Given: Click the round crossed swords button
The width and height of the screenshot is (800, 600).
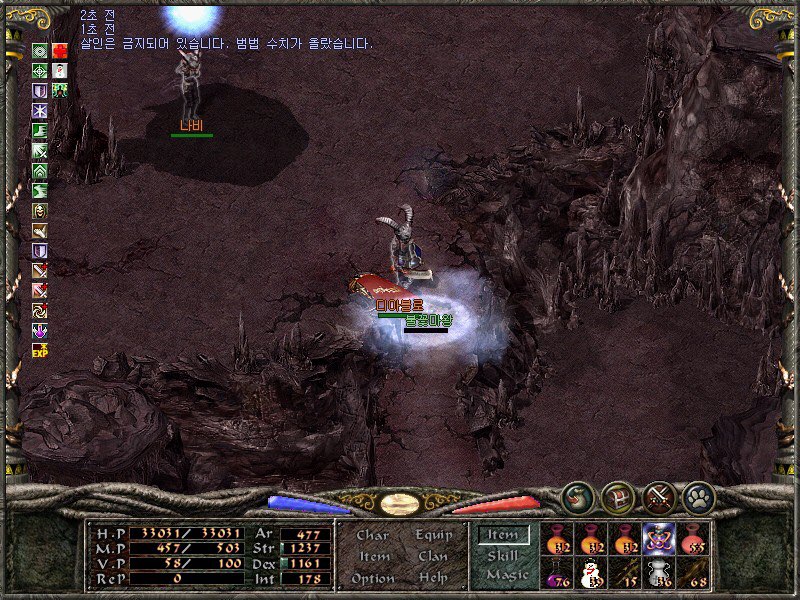Looking at the screenshot, I should [659, 497].
